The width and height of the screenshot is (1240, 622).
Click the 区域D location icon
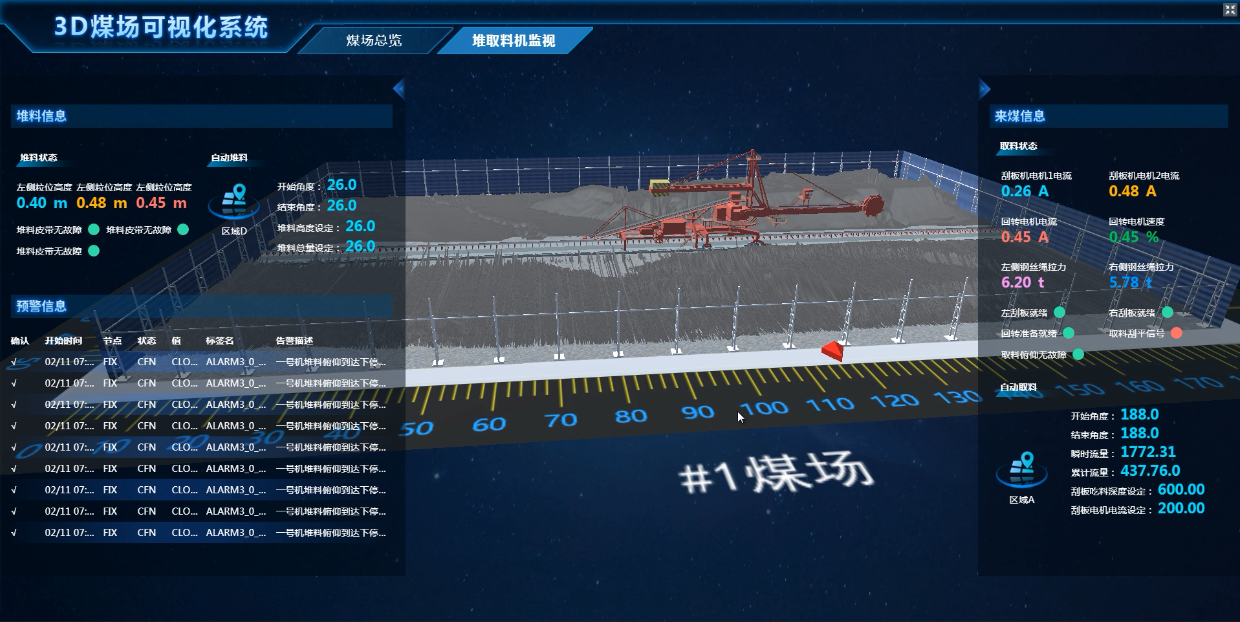[233, 200]
